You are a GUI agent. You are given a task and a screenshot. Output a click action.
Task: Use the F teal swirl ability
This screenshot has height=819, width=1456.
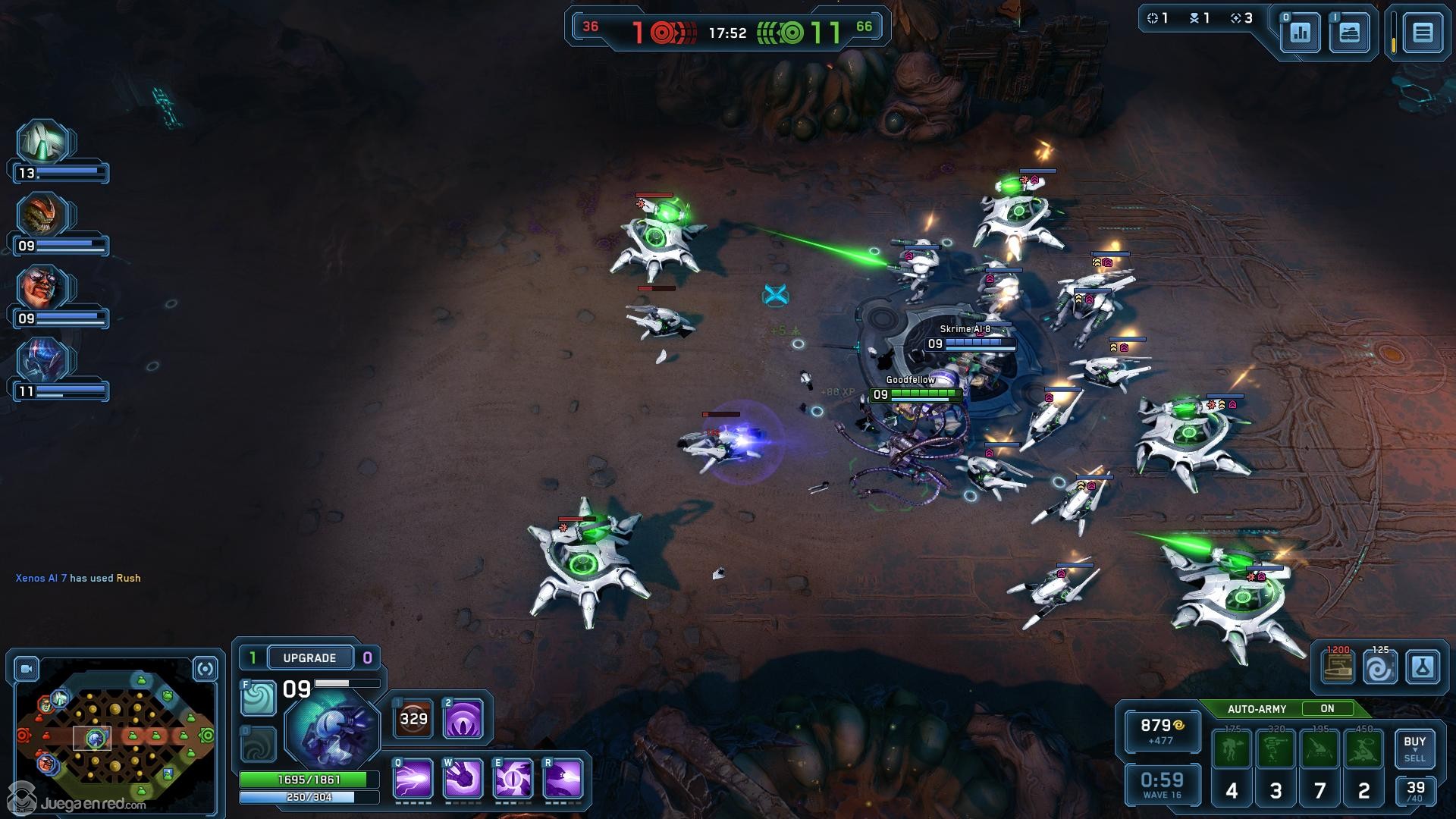(258, 698)
